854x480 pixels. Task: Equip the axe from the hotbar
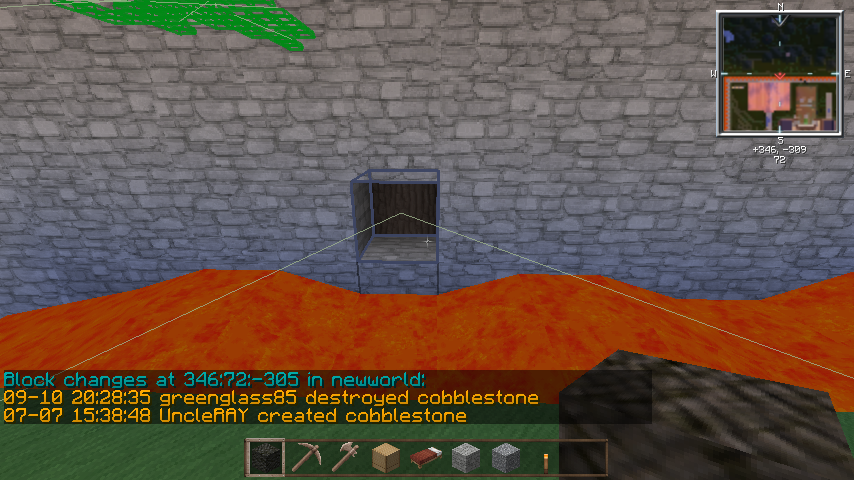(x=345, y=458)
